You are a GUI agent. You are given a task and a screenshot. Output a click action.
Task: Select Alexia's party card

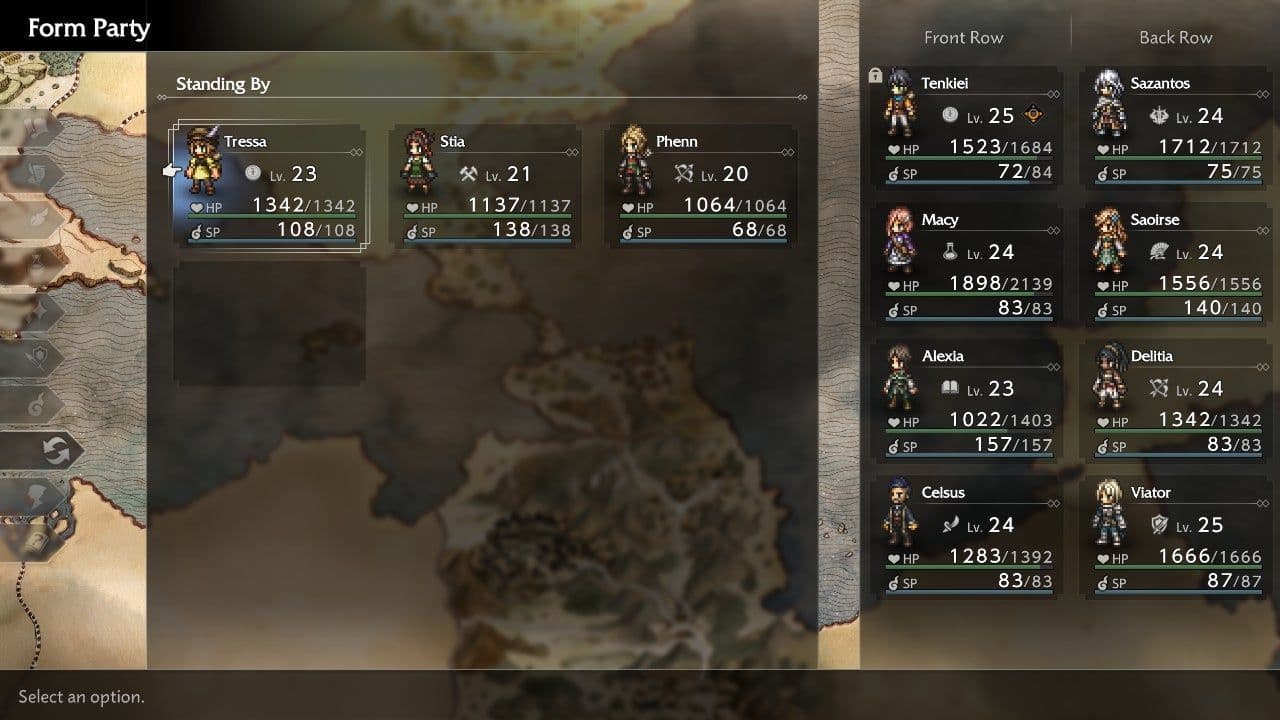click(x=968, y=402)
